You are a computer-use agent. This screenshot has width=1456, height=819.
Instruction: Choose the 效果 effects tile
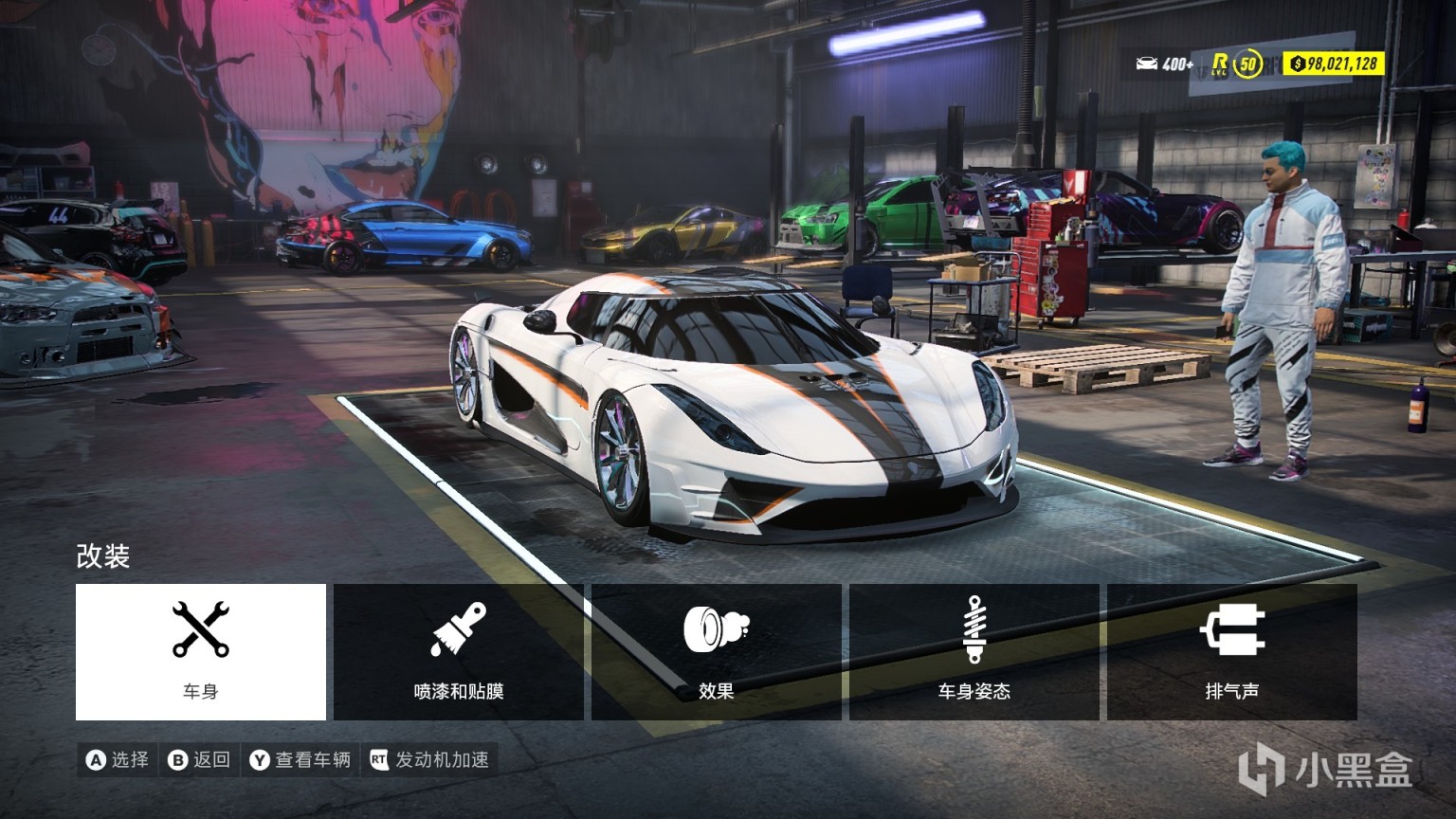[x=717, y=651]
